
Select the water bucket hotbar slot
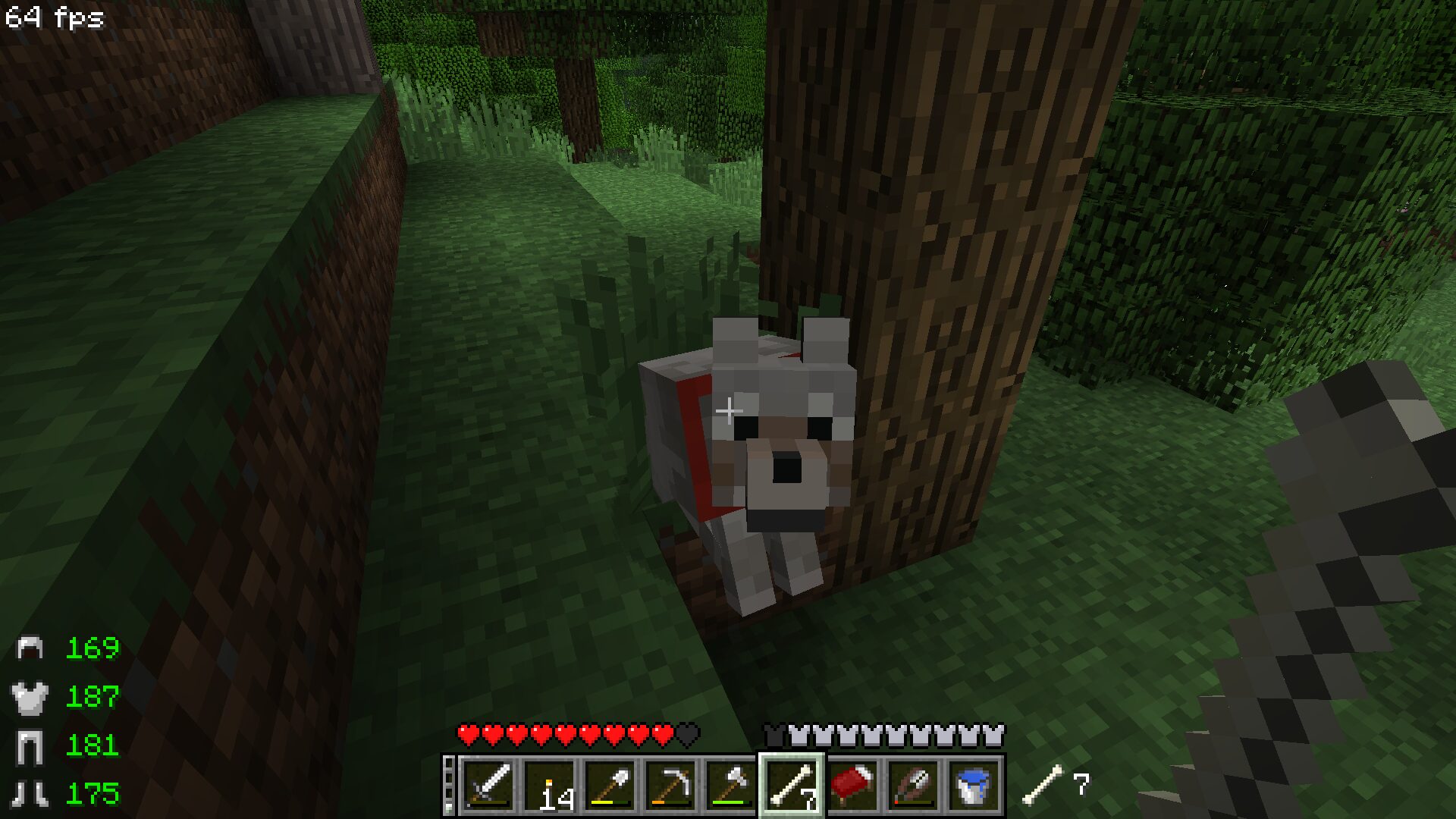pos(974,786)
